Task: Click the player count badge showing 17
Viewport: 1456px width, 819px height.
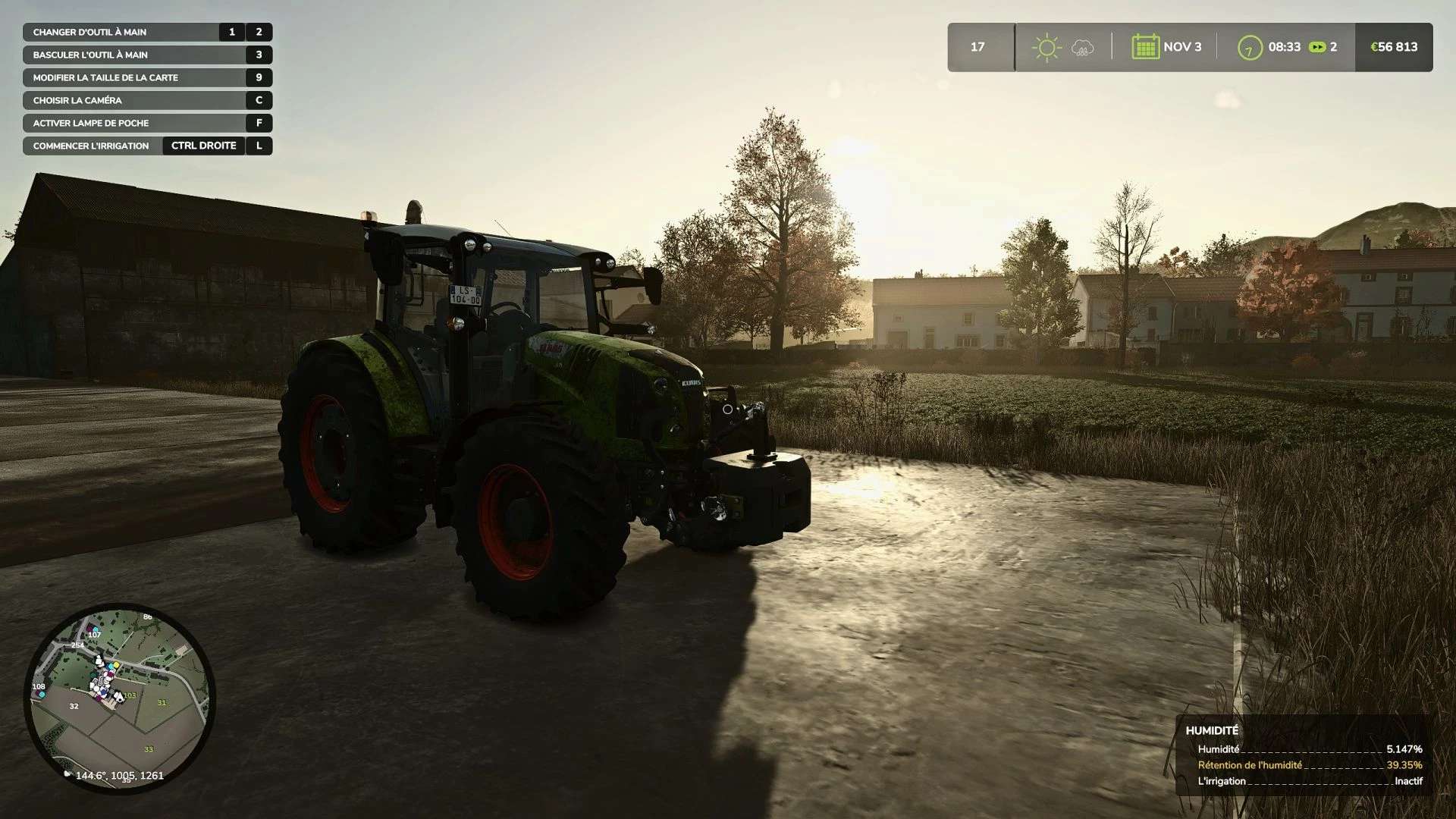Action: tap(978, 47)
